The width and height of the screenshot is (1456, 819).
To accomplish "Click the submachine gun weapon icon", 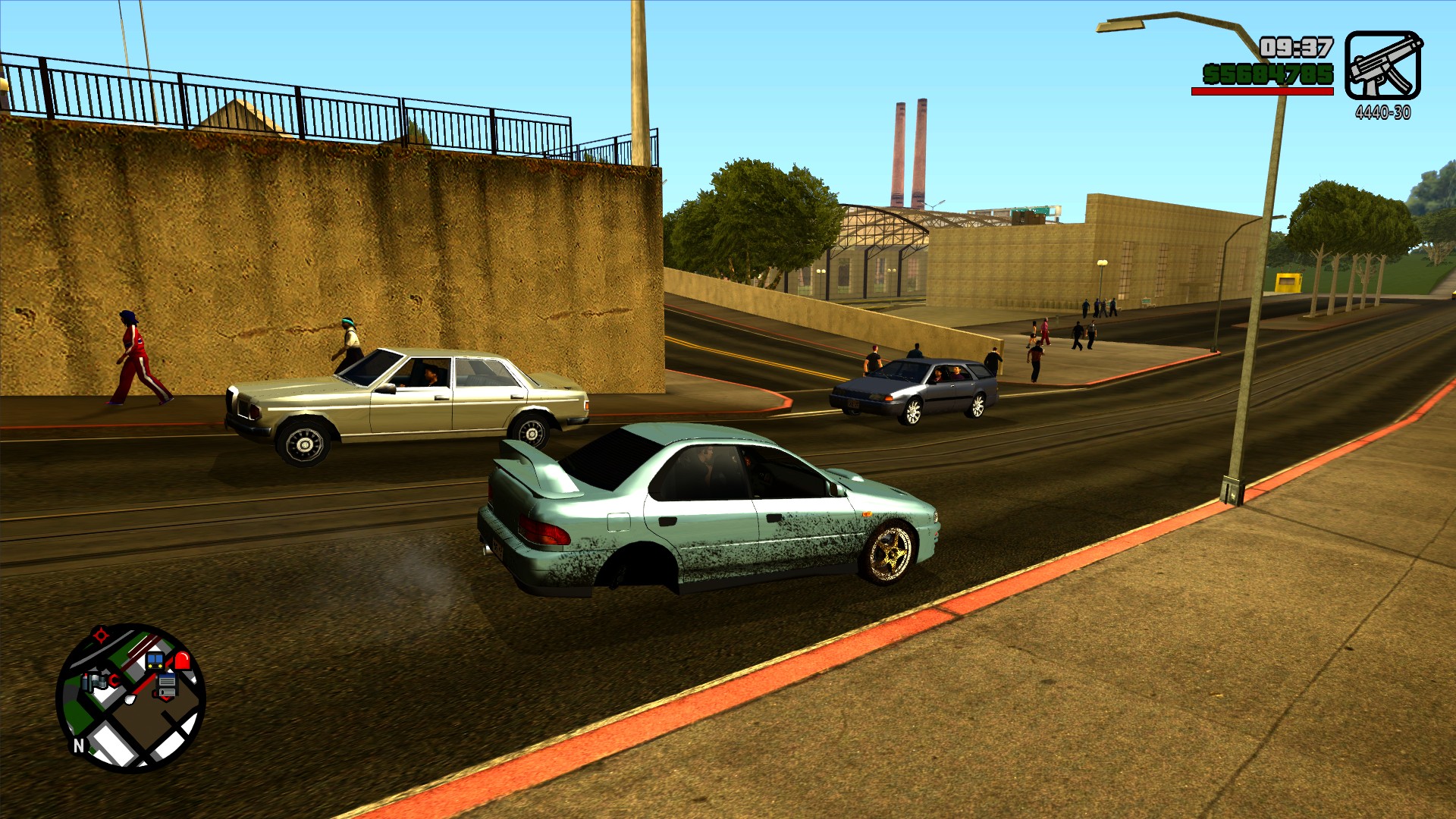I will pos(1382,65).
